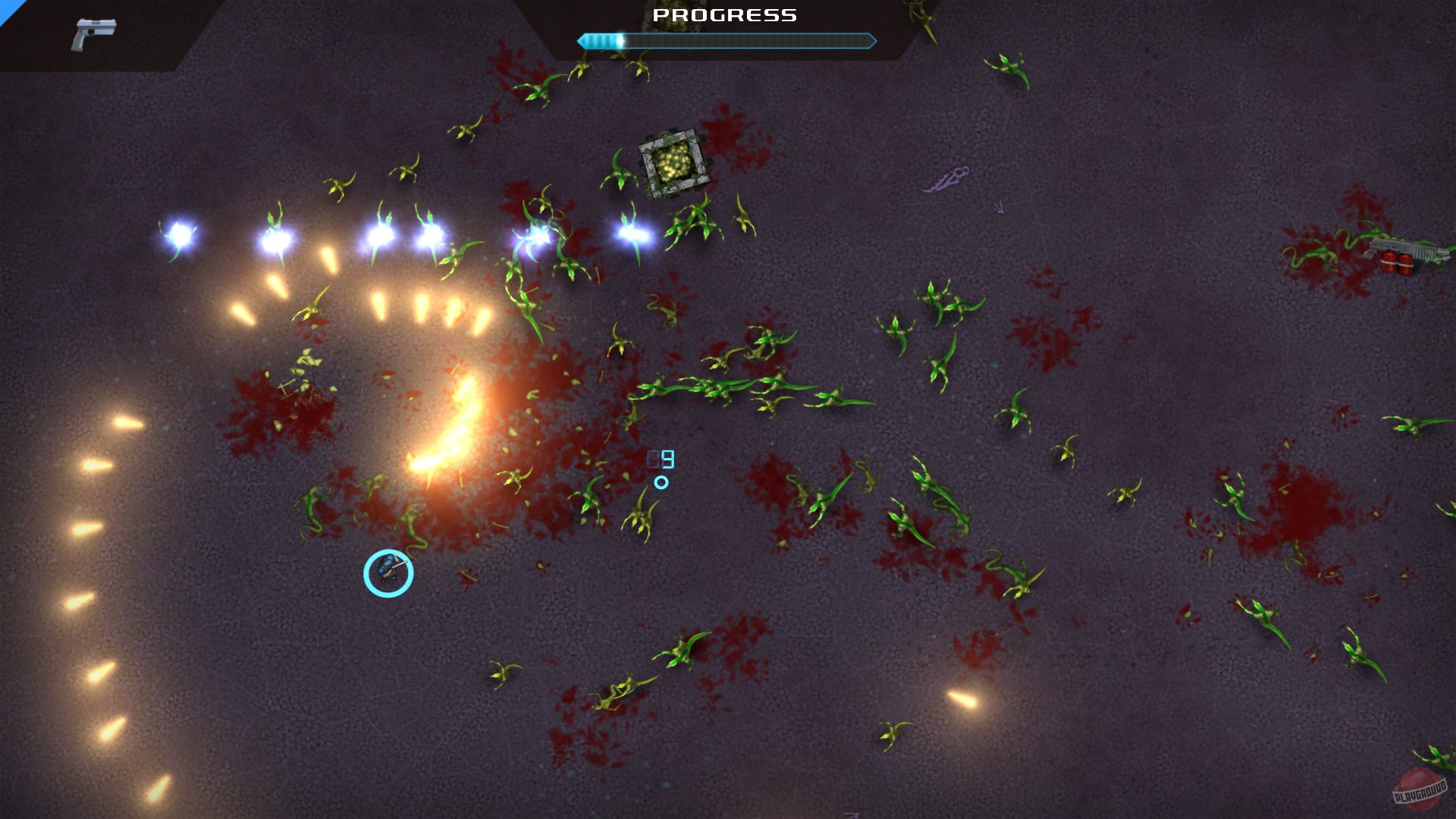Toggle the blue circular reticle indicator
The image size is (1456, 819).
click(x=661, y=482)
